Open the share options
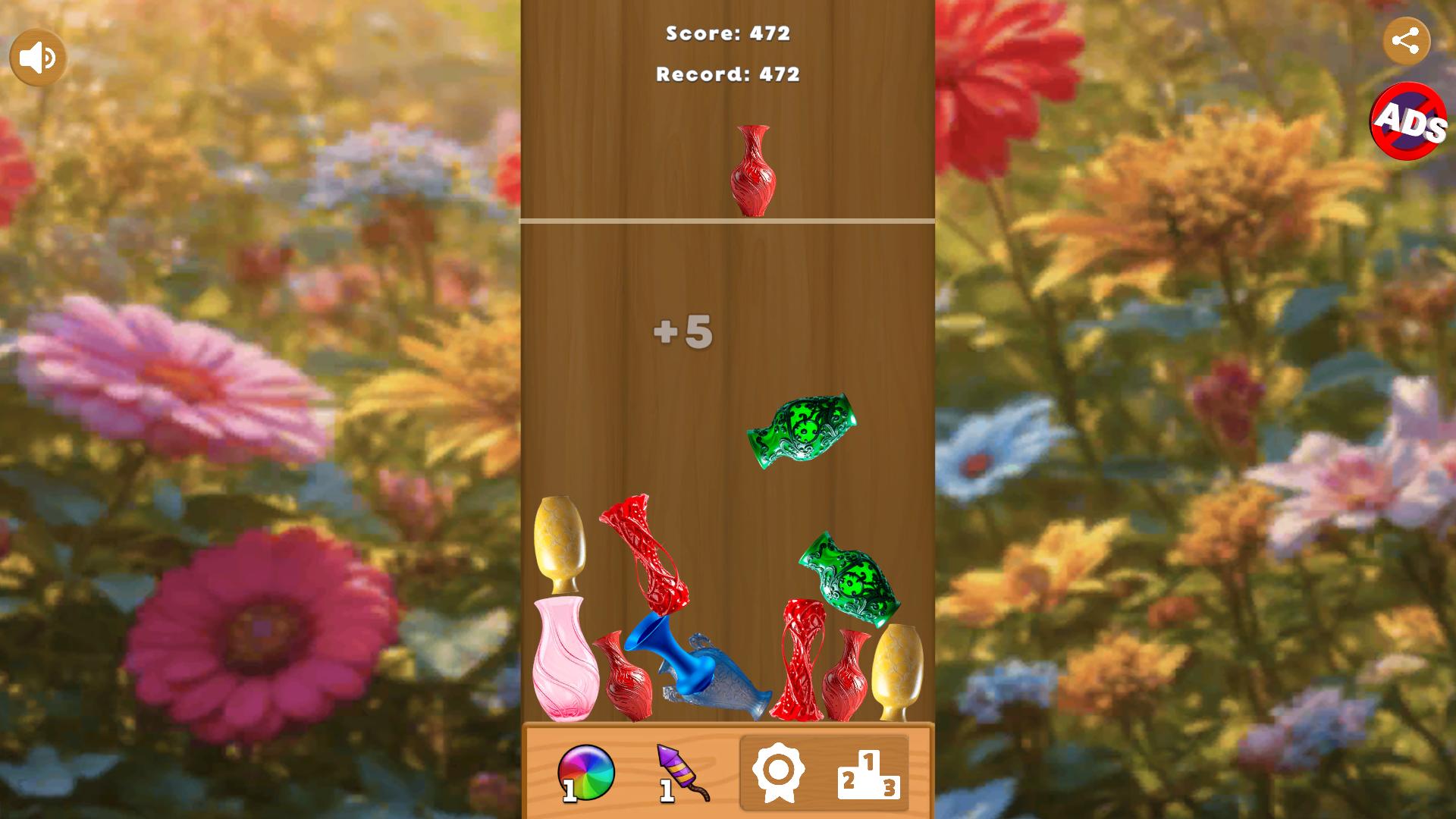Screen dimensions: 1456x819 pyautogui.click(x=1407, y=42)
